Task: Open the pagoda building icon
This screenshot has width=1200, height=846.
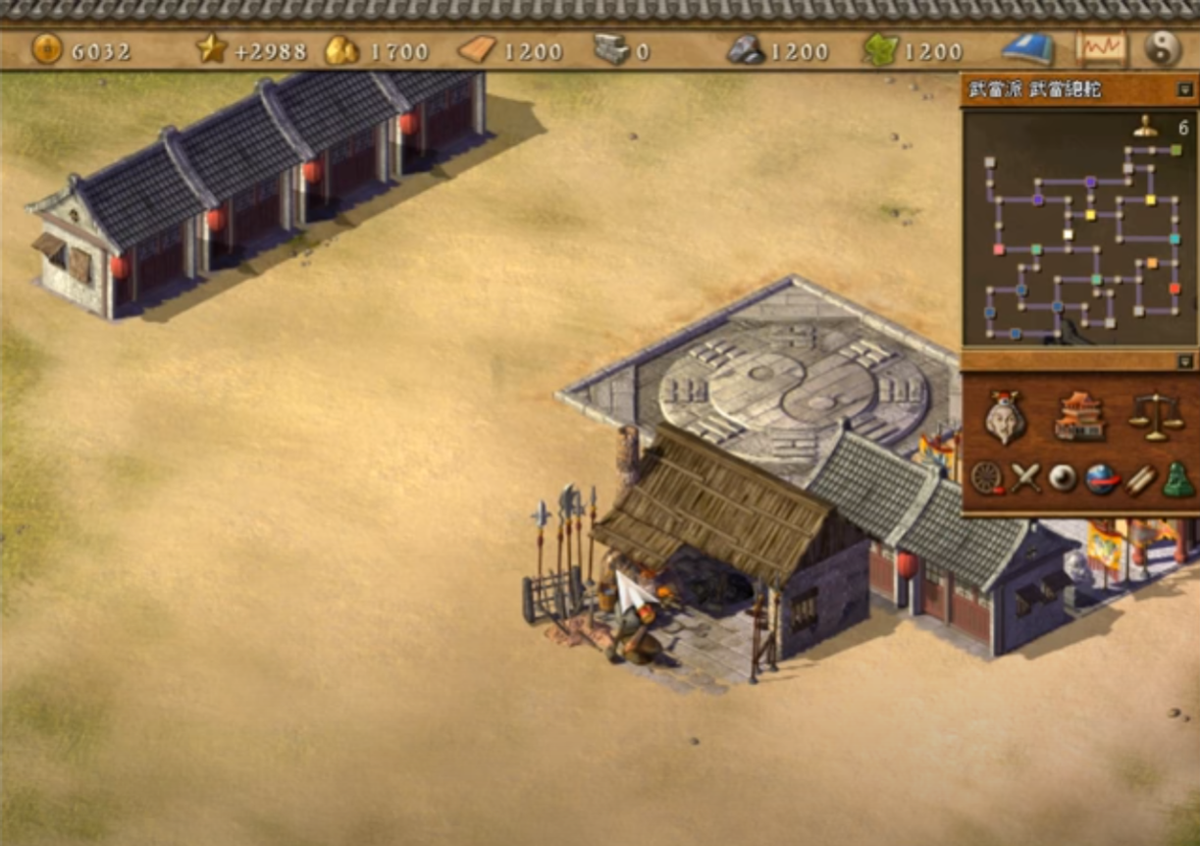Action: click(x=1080, y=416)
